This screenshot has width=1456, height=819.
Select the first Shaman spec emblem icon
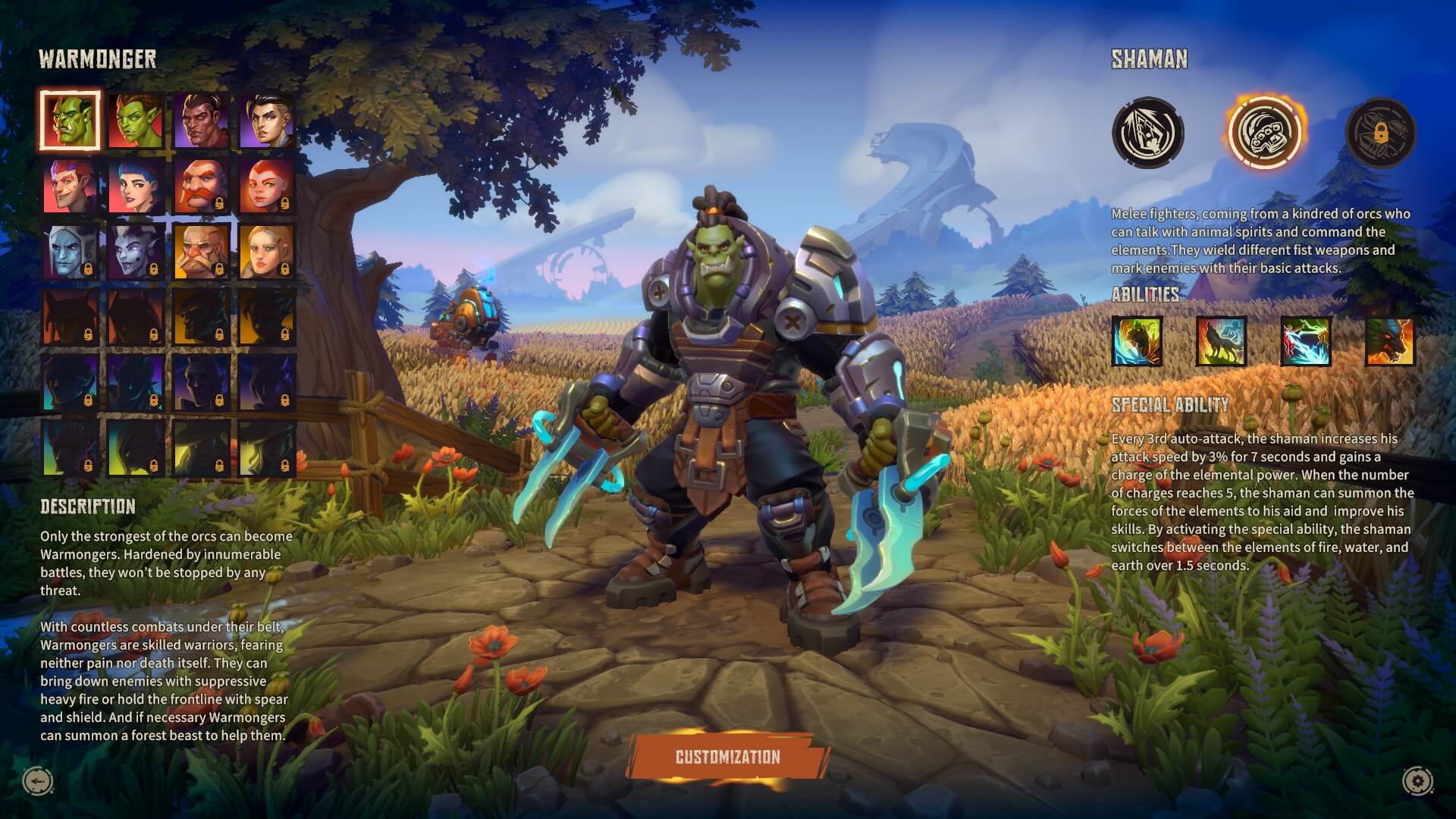1147,132
